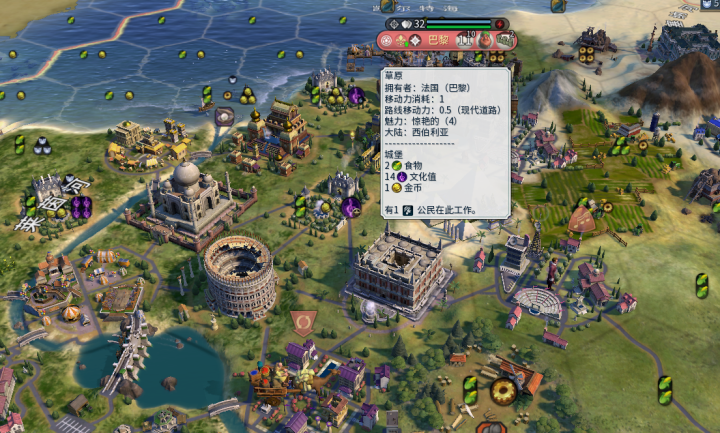Open the Paris (巴黎) city banner
Image resolution: width=720 pixels, height=433 pixels.
coord(438,40)
